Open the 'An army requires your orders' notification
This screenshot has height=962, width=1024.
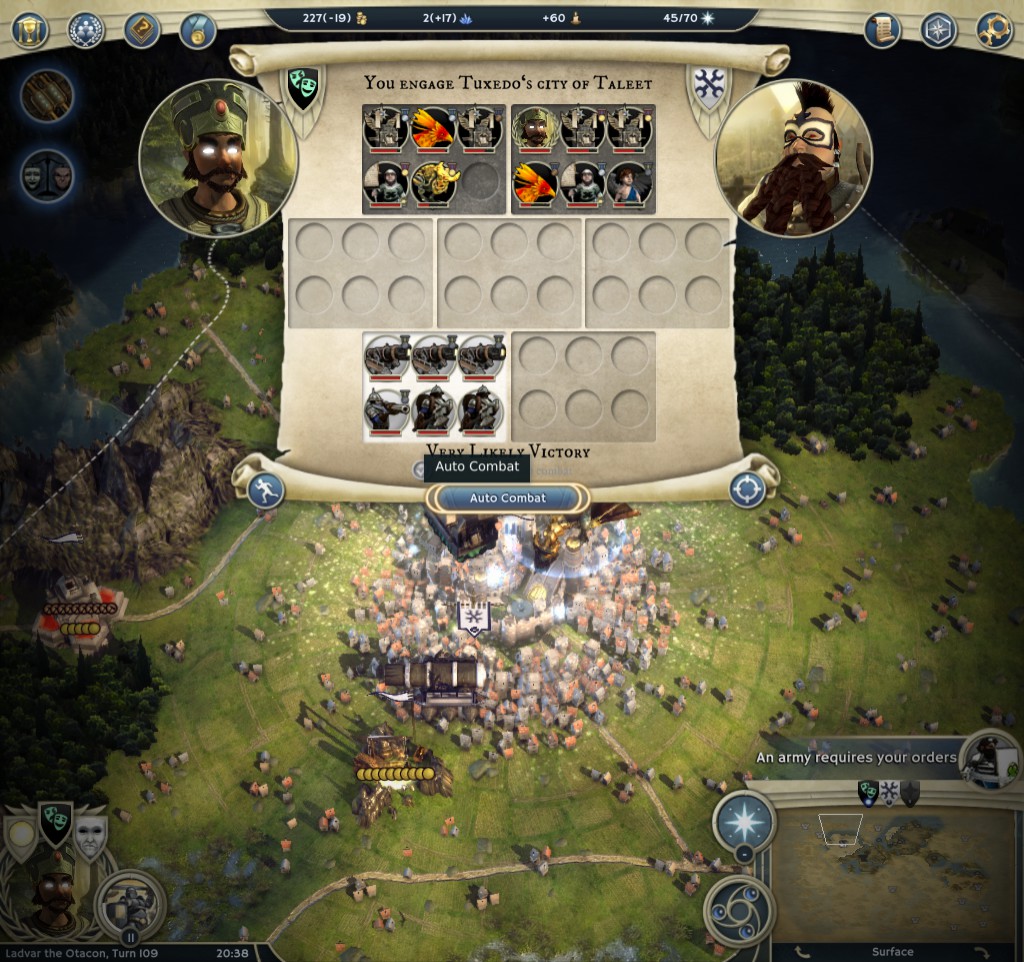(x=857, y=757)
